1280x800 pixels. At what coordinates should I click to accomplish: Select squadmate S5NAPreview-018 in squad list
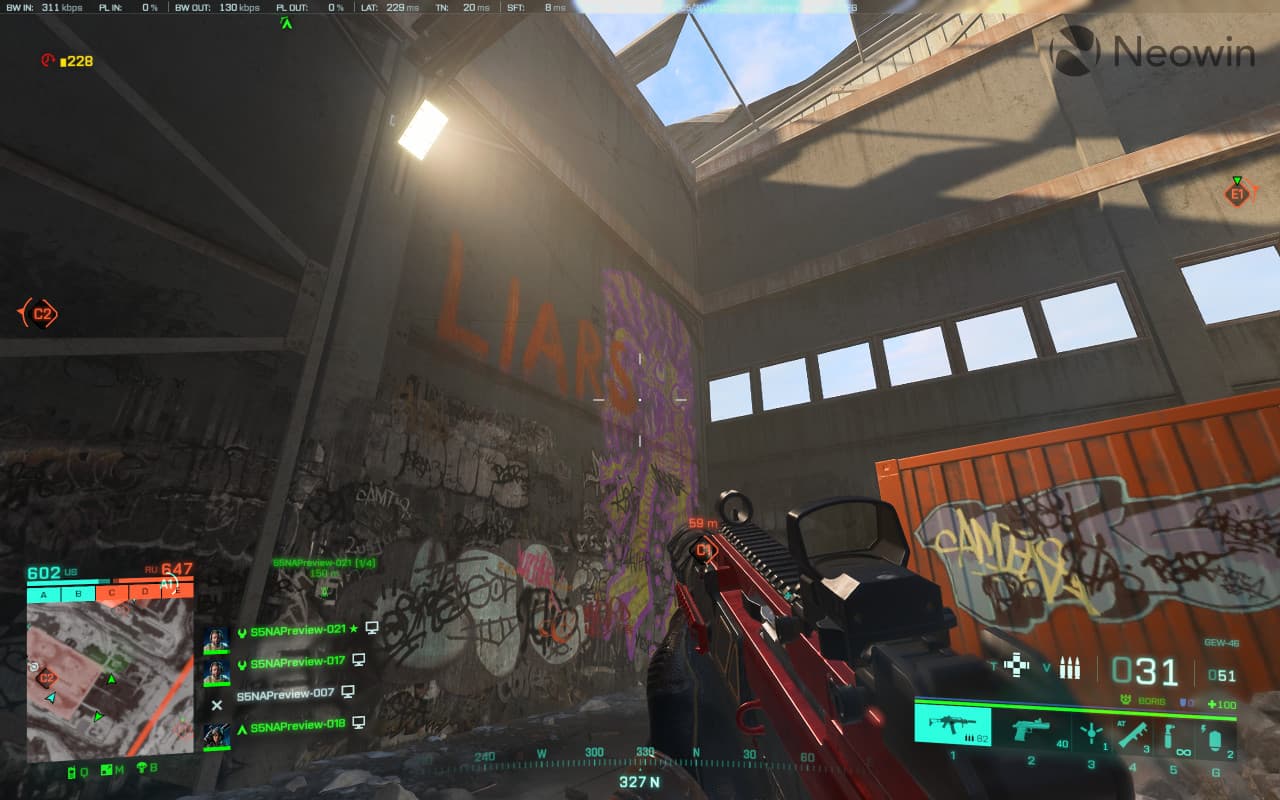pos(297,725)
